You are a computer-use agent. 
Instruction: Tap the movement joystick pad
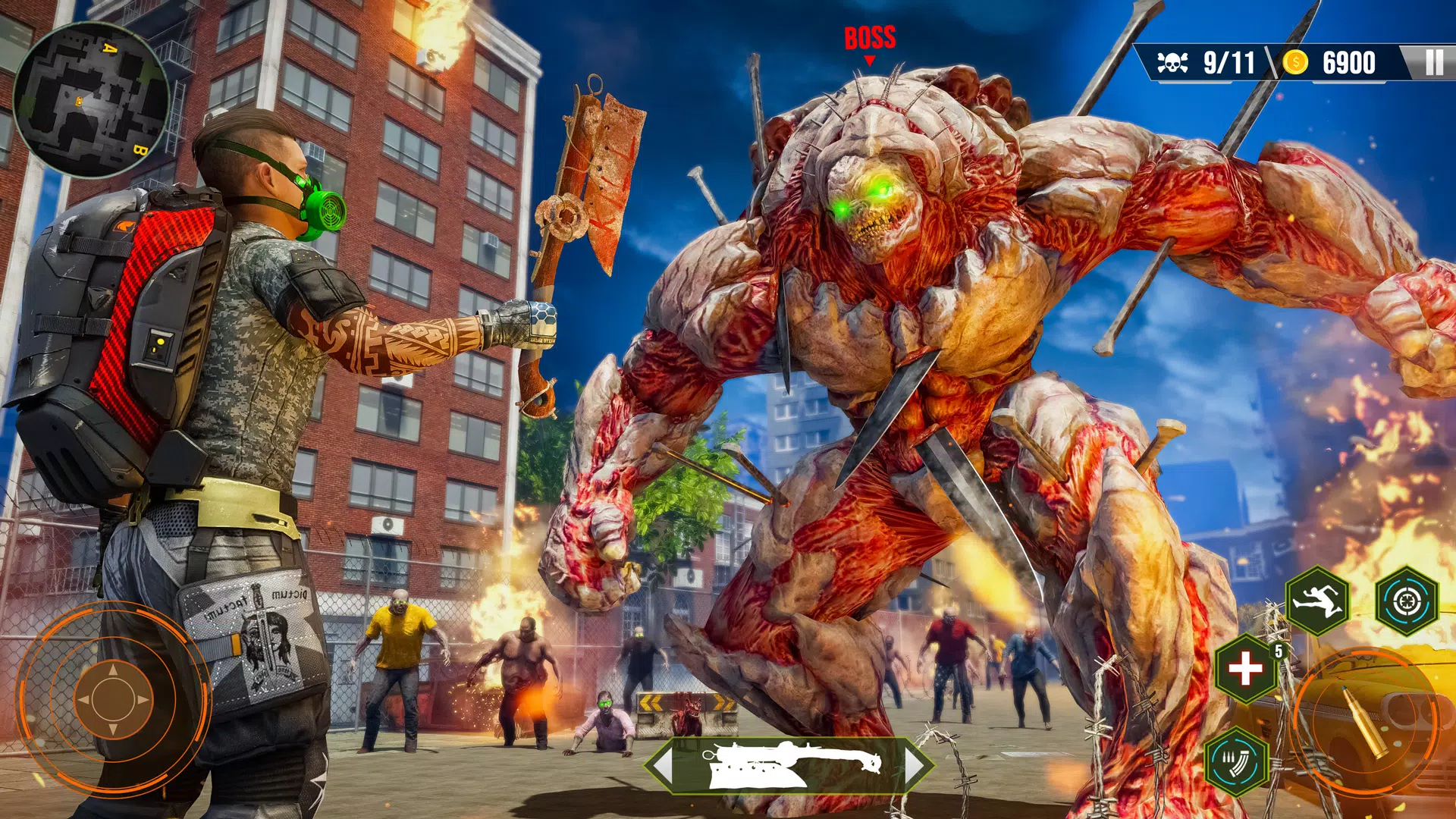point(112,700)
